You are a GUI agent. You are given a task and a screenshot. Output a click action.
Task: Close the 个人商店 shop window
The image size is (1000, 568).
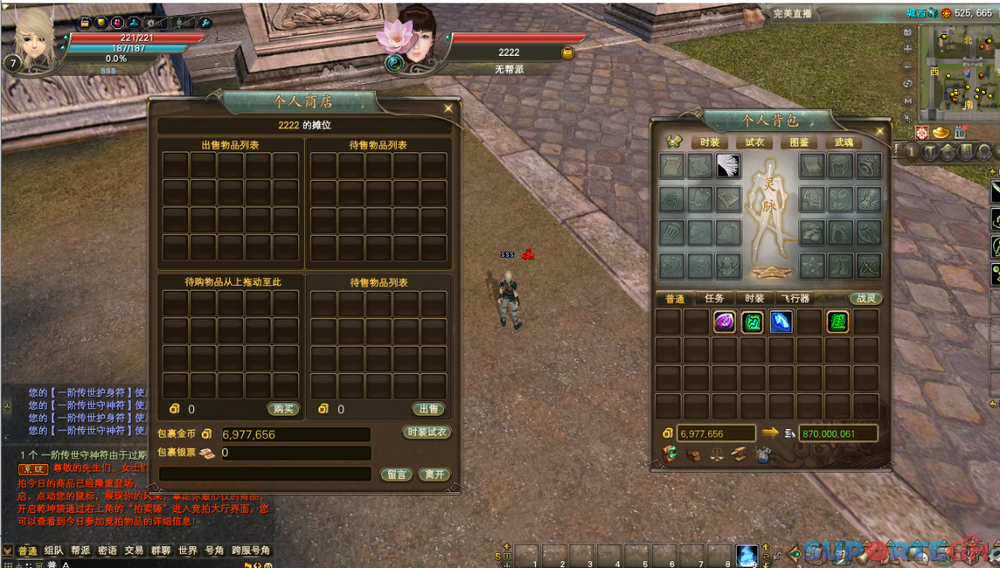[448, 109]
